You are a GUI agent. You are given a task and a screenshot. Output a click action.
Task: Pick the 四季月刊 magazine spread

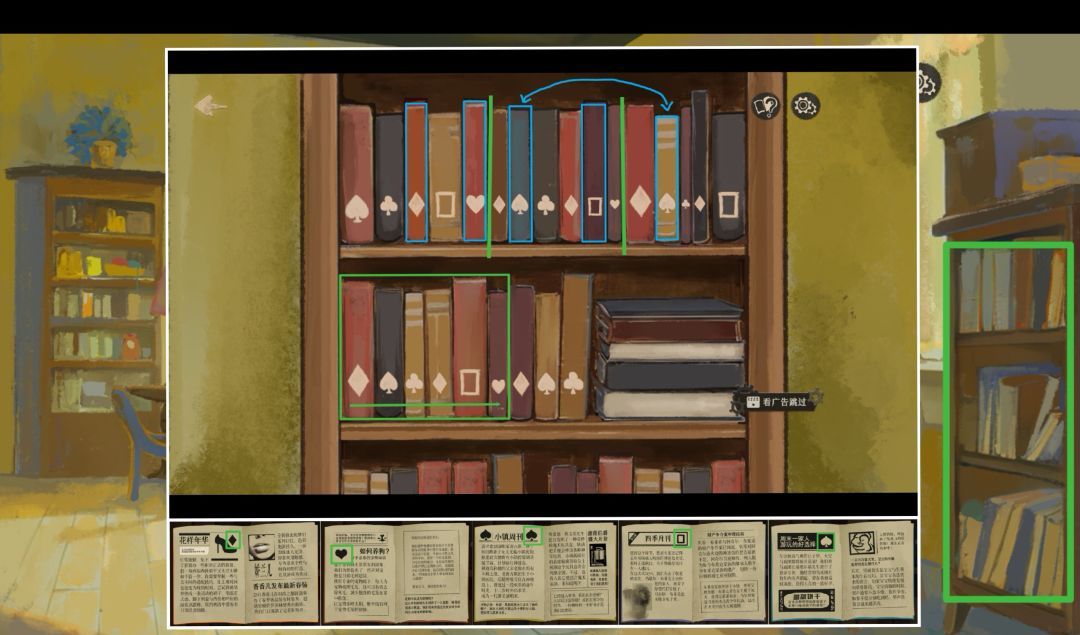[692, 573]
